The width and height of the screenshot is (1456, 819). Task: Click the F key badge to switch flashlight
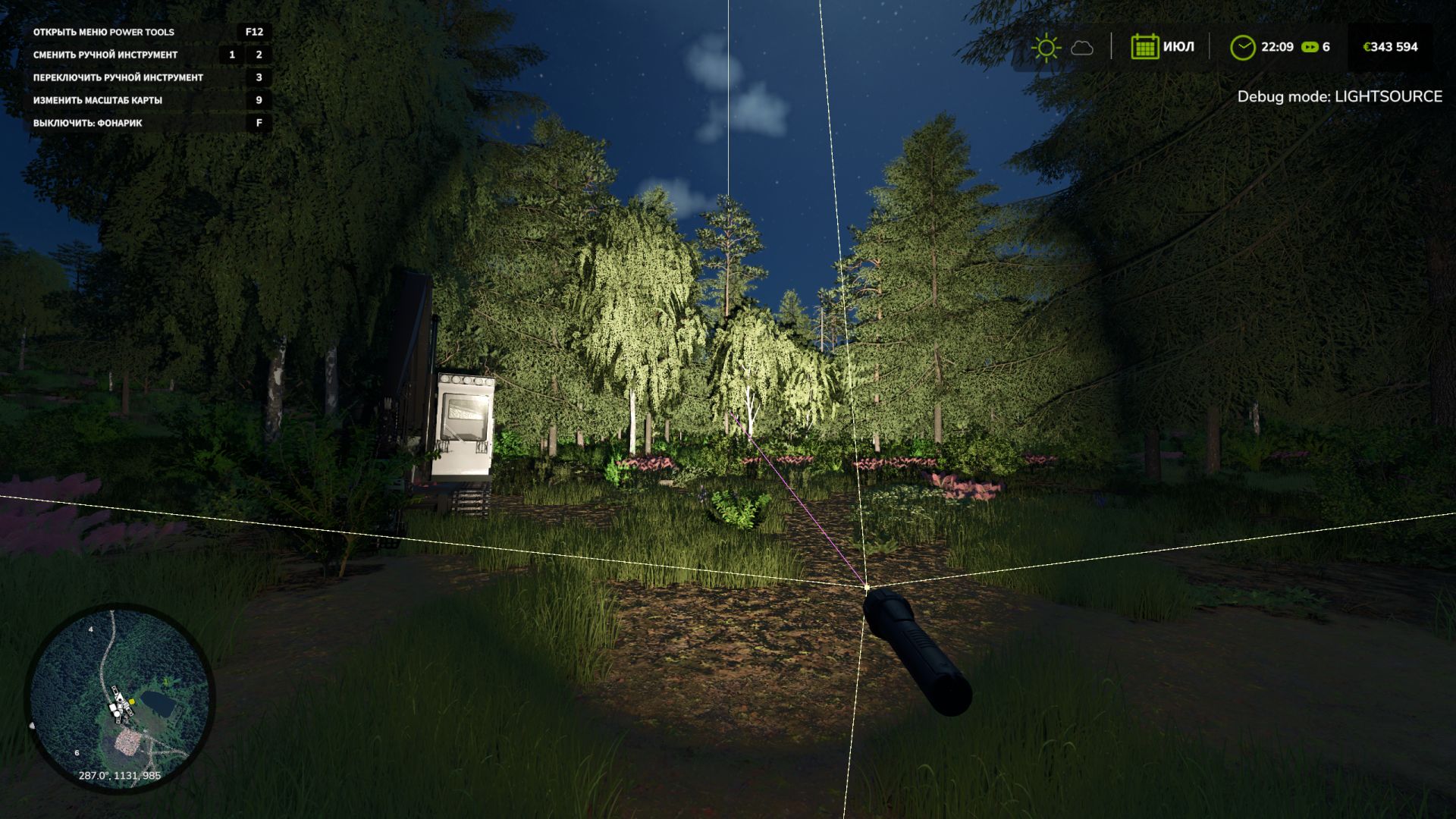click(259, 122)
